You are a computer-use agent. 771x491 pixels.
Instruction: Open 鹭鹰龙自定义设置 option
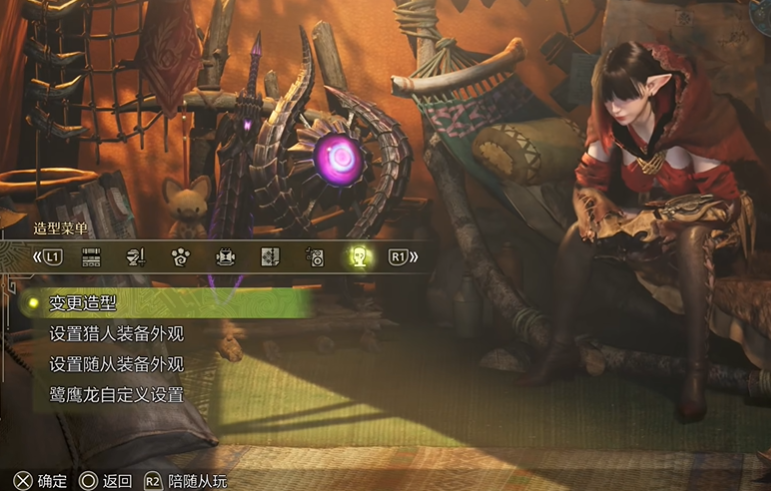point(116,394)
